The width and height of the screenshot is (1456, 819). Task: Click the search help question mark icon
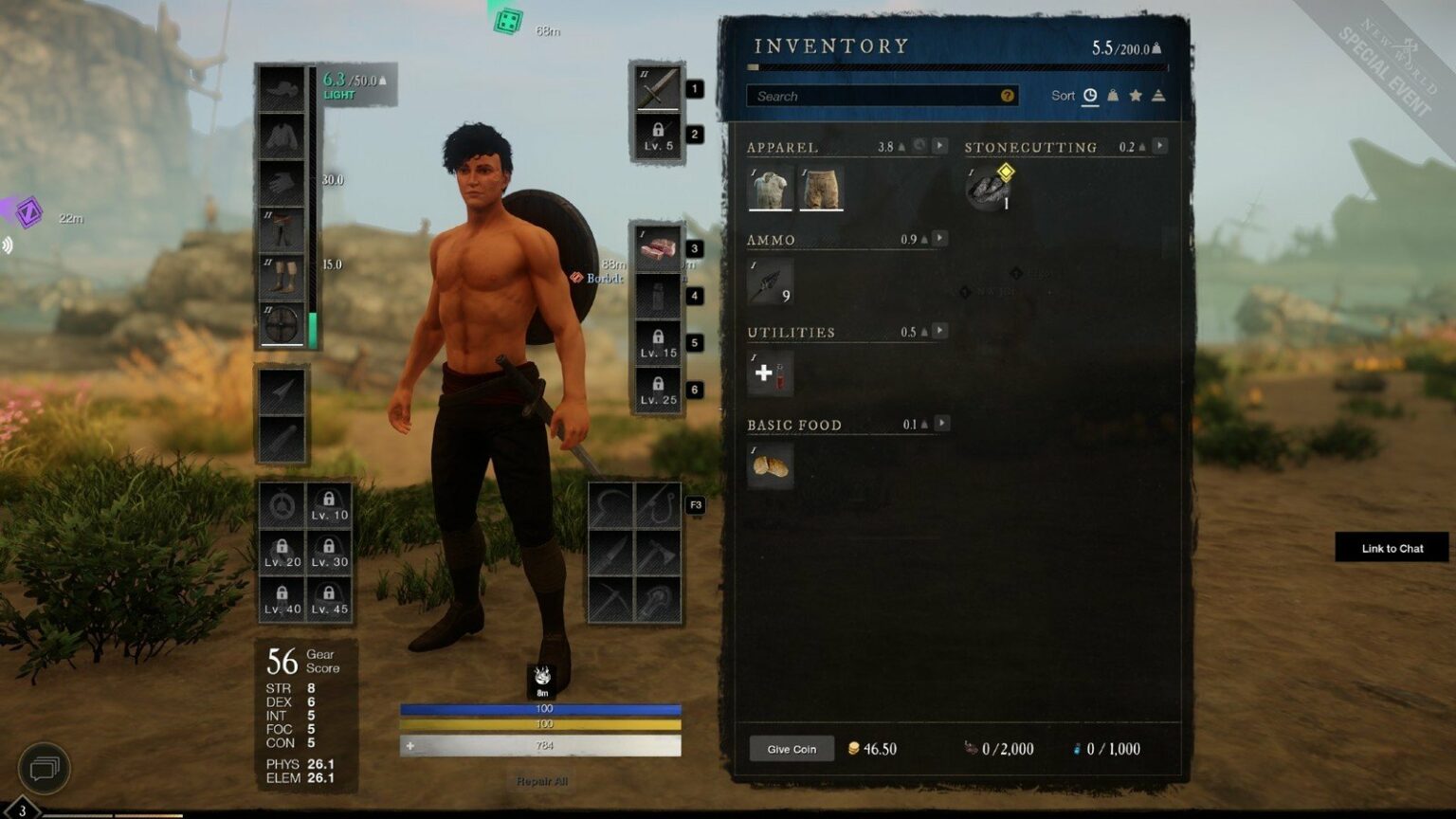pos(1008,96)
